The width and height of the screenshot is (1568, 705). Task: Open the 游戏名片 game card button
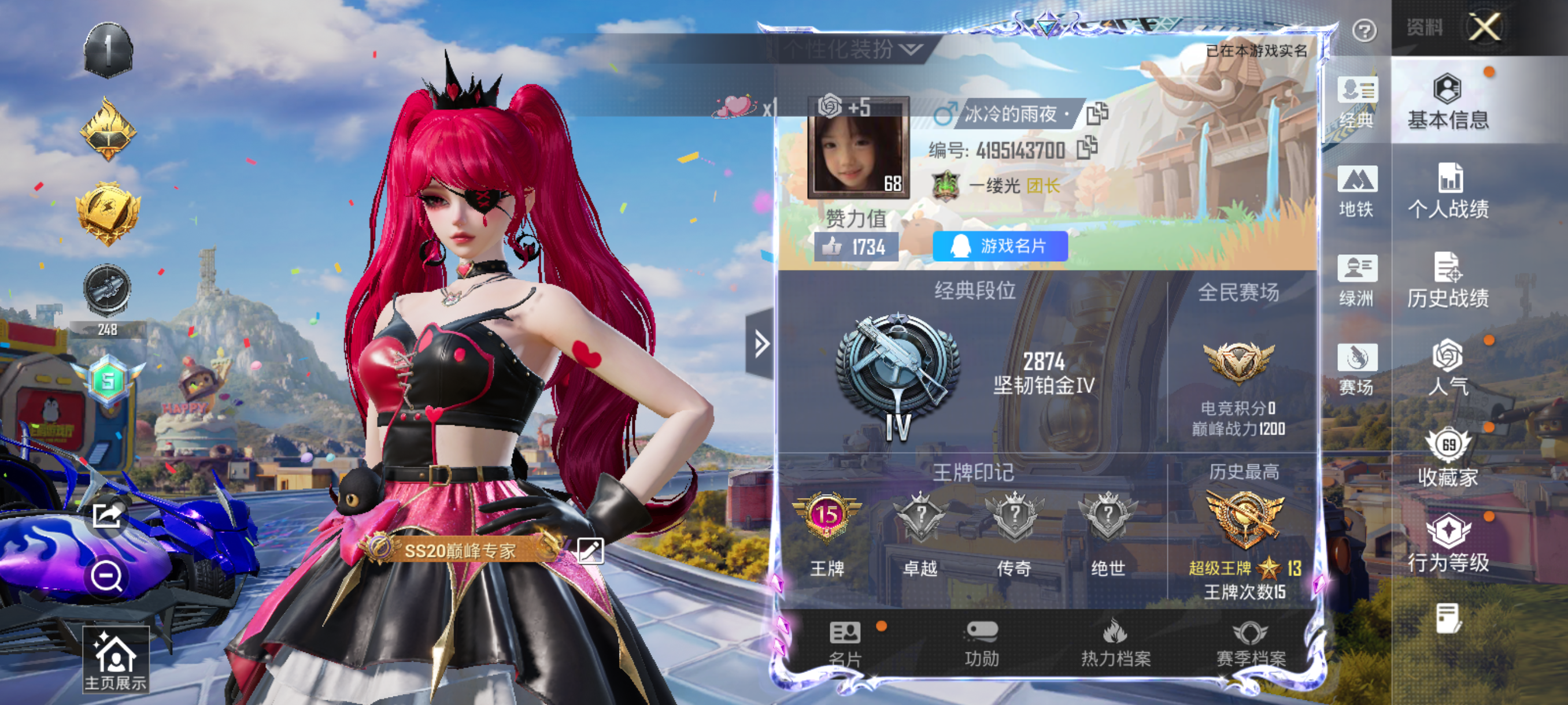[x=1000, y=246]
